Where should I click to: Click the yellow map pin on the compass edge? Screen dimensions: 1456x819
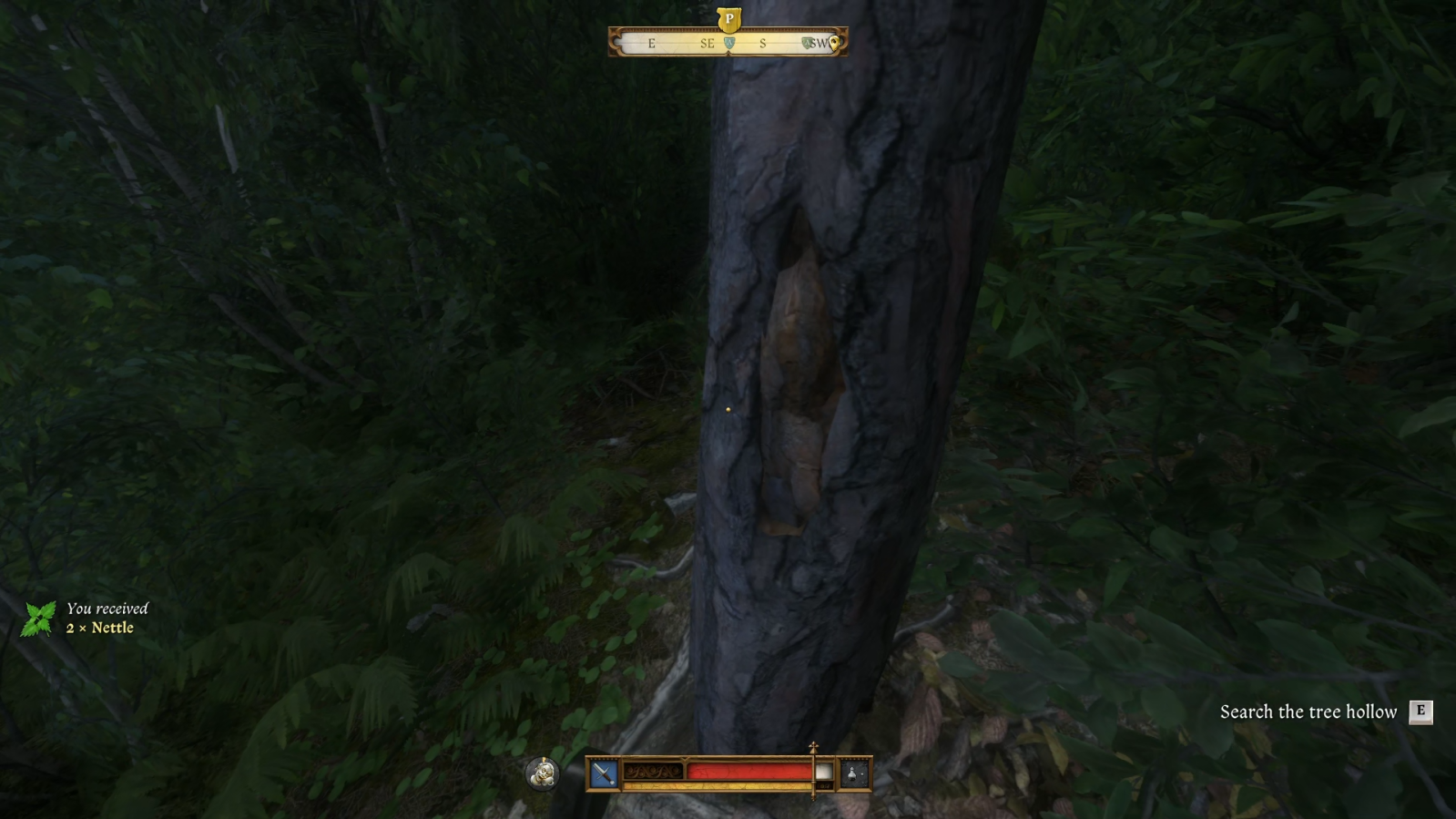point(834,42)
